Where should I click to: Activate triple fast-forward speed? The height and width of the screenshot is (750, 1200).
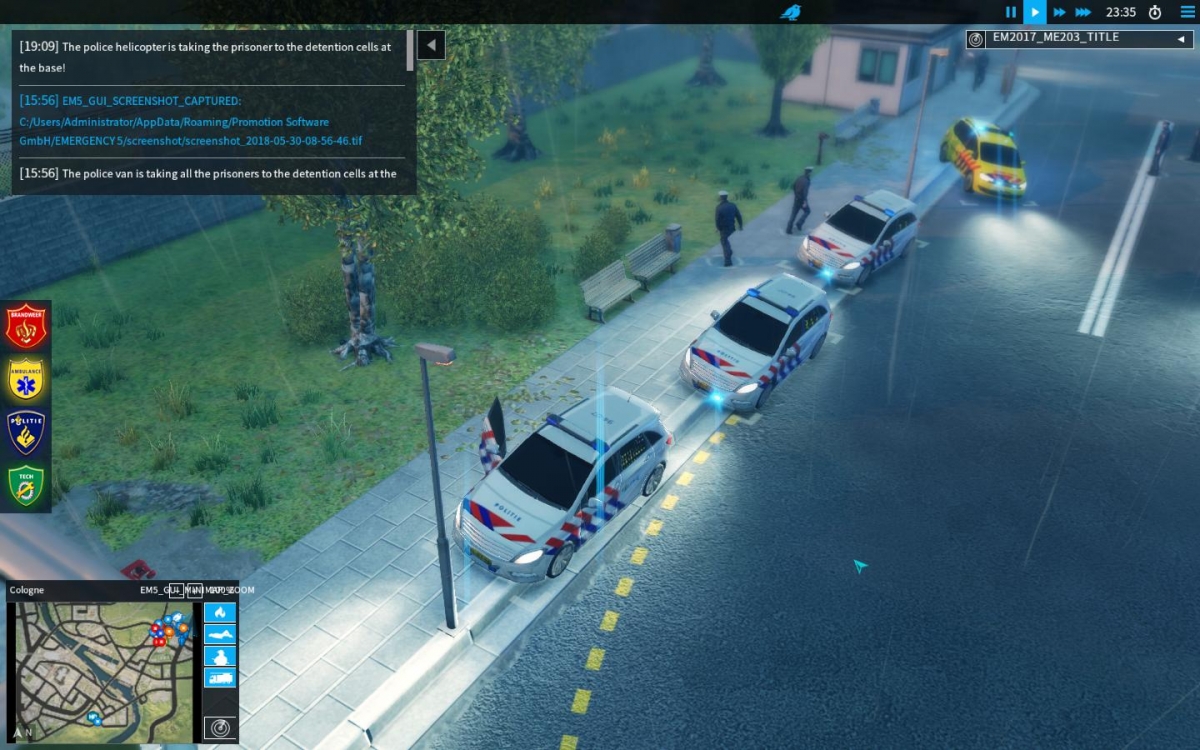(1083, 12)
